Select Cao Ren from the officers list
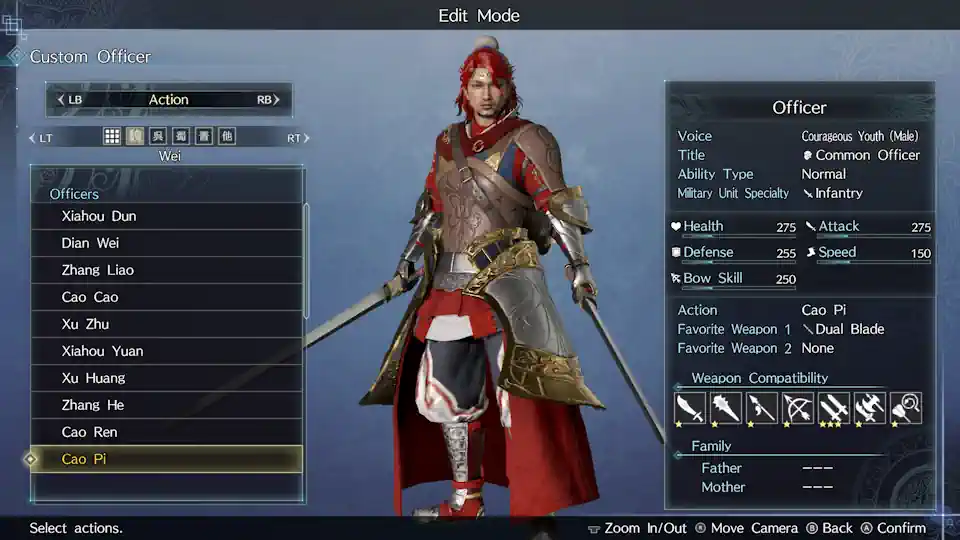This screenshot has width=960, height=540. (x=166, y=432)
